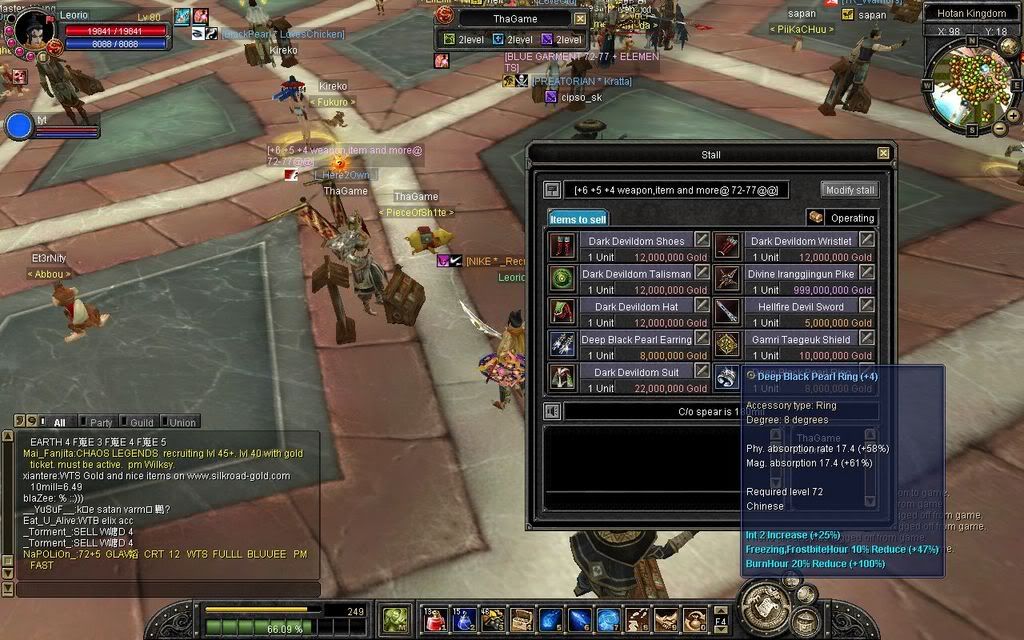1024x640 pixels.
Task: Pick the Gamri Taegeuk Shield listing
Action: [x=800, y=340]
